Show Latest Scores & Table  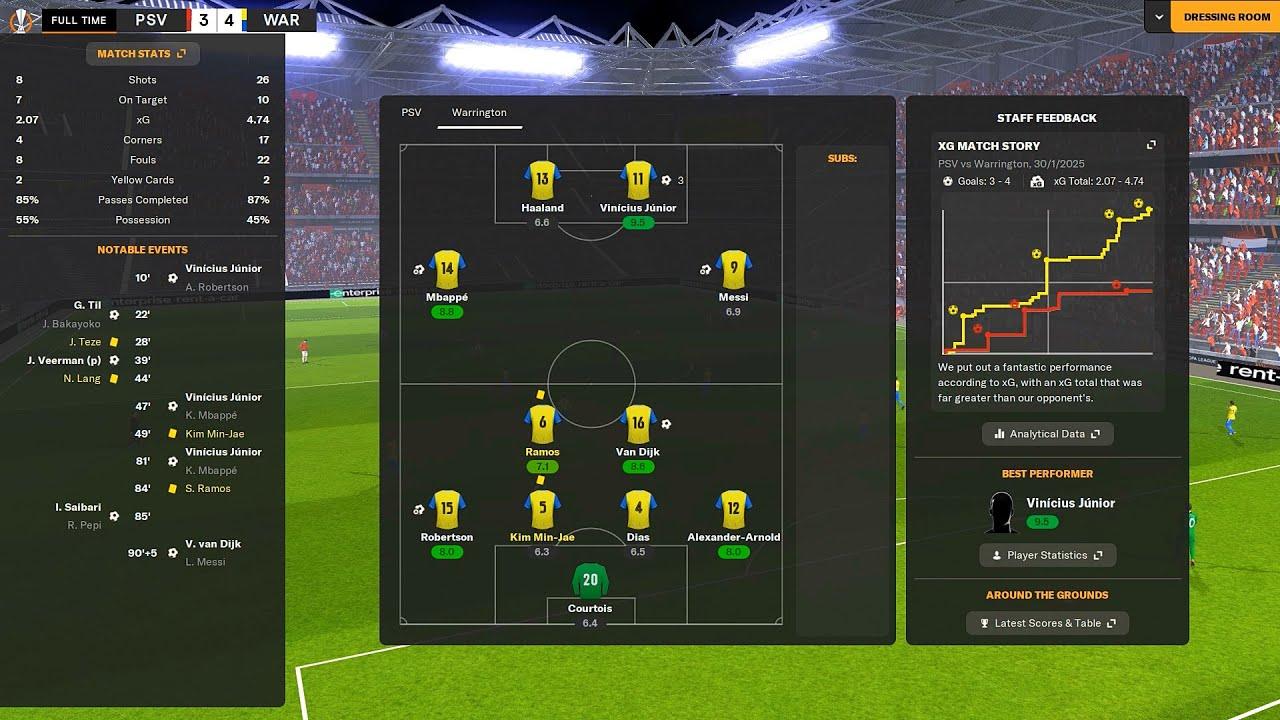click(1047, 623)
